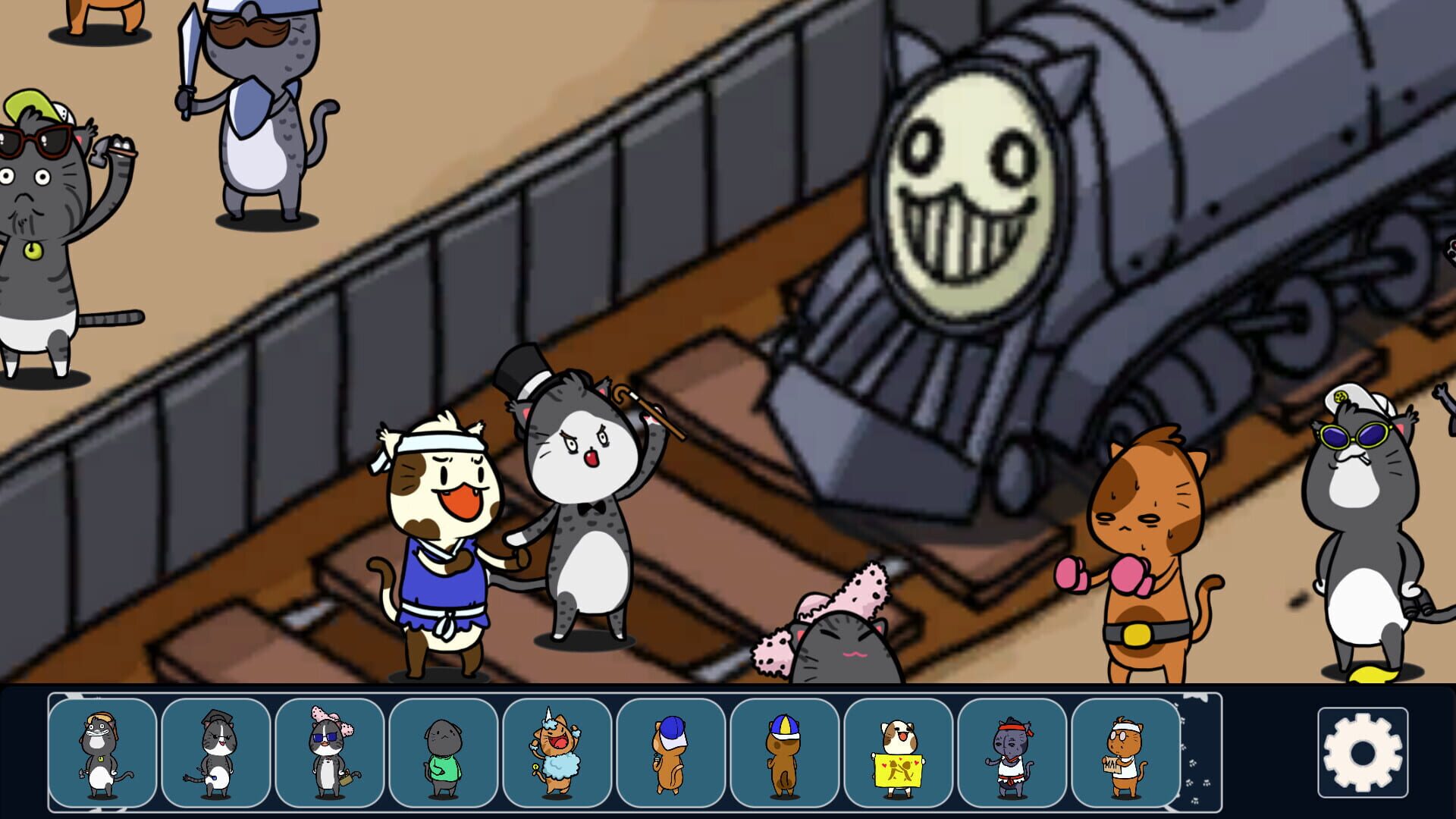The image size is (1456, 819).
Task: Select the sunglasses cat with pink bow icon
Action: click(330, 751)
